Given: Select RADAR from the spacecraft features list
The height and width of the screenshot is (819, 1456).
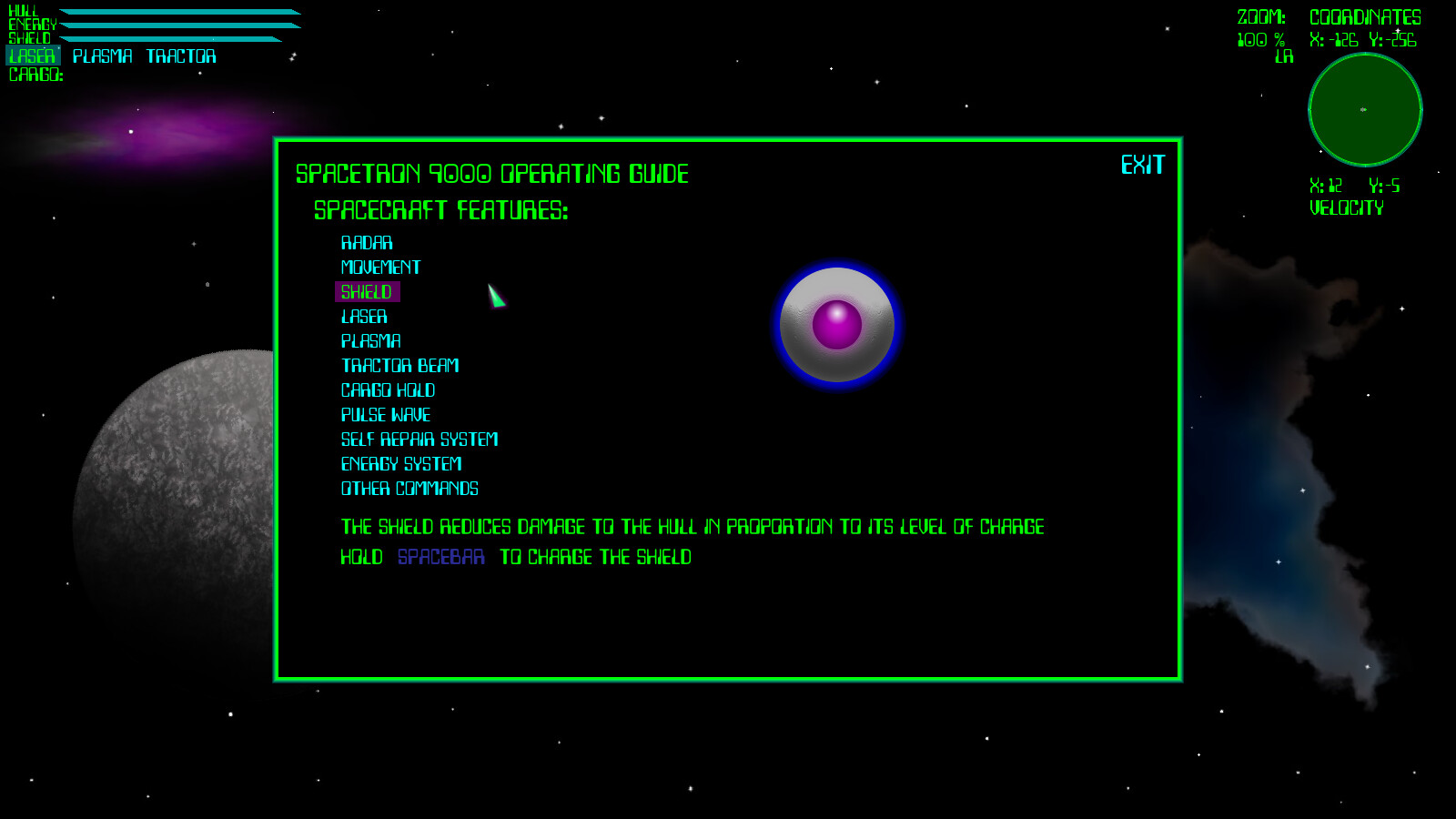Looking at the screenshot, I should coord(367,243).
